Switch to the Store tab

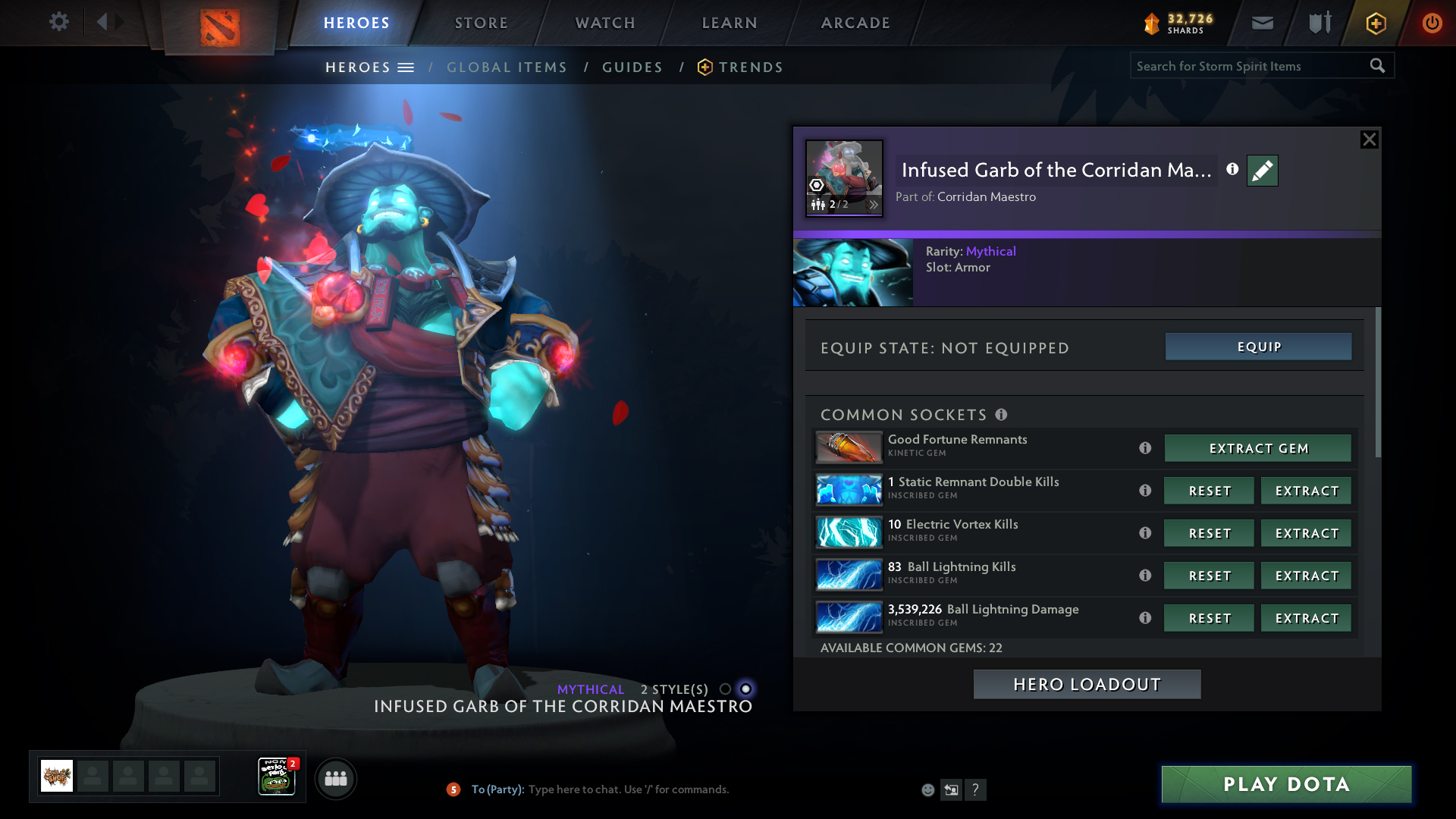482,23
